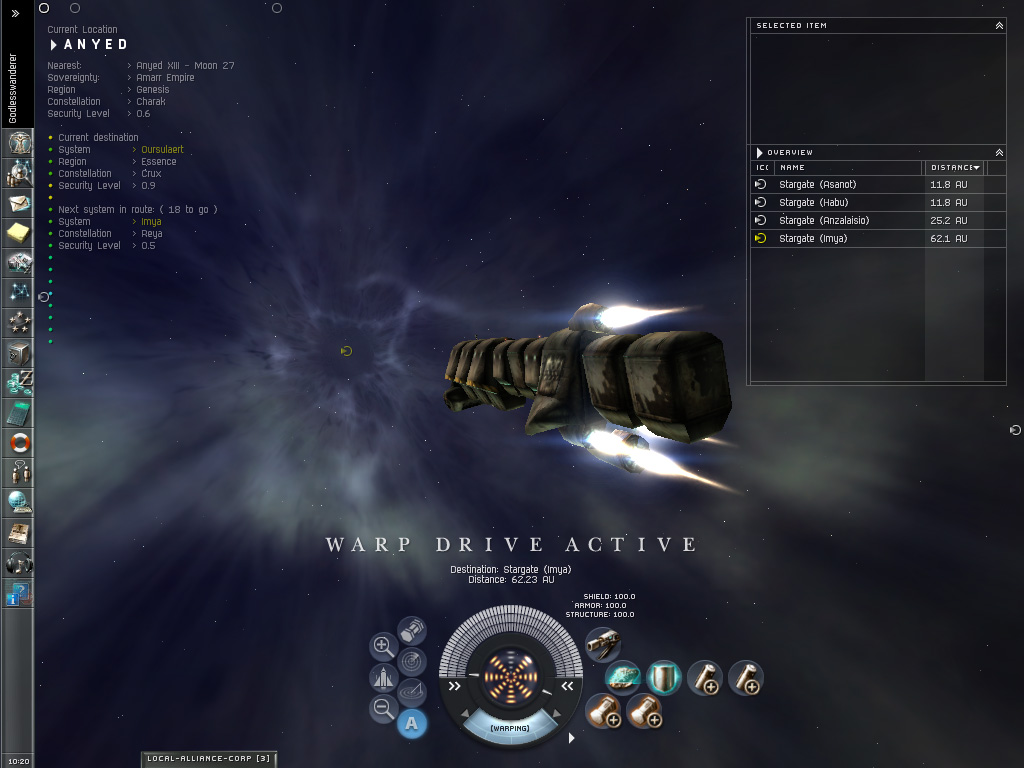The width and height of the screenshot is (1024, 768).
Task: Collapse the Overview panel
Action: 998,153
